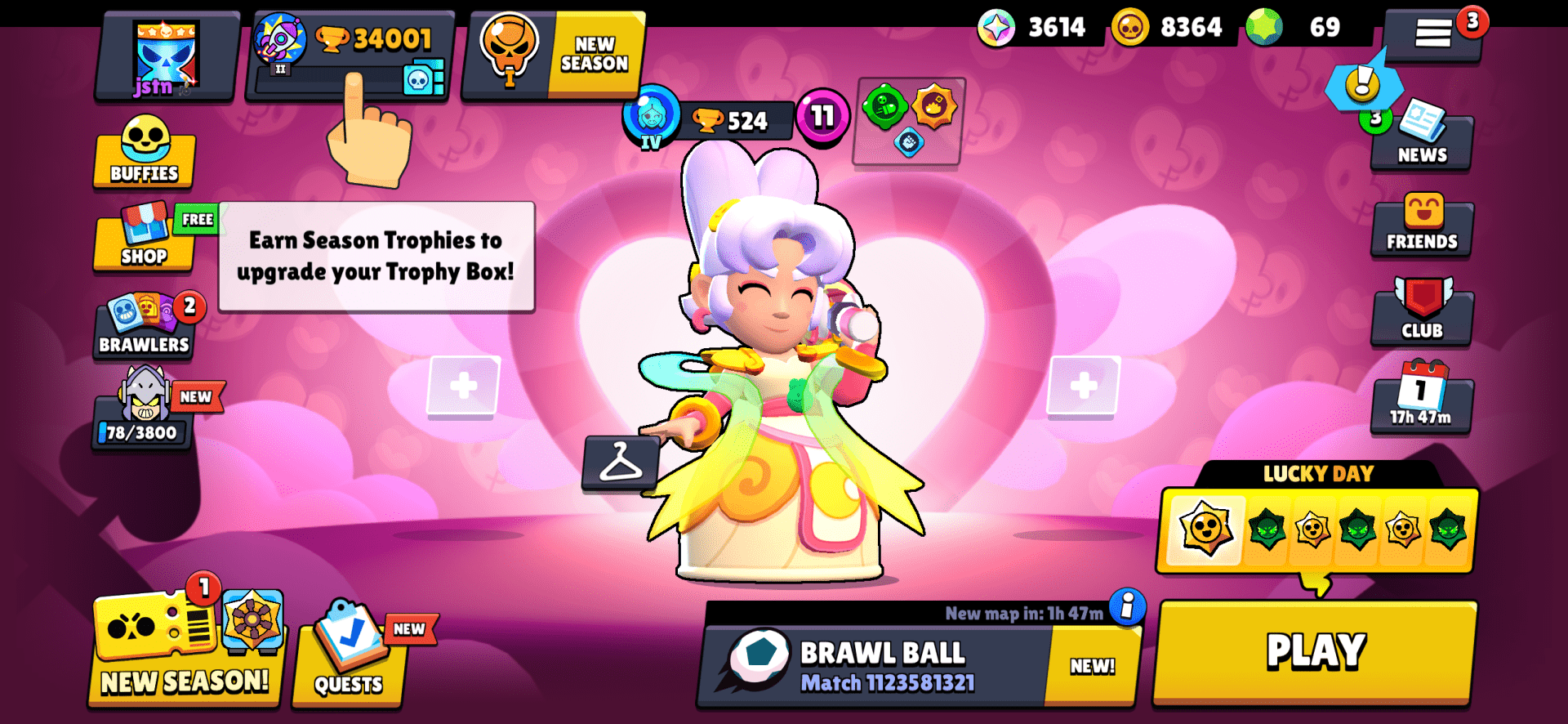Open the Shop with FREE offer
Viewport: 1568px width, 724px height.
pos(144,245)
